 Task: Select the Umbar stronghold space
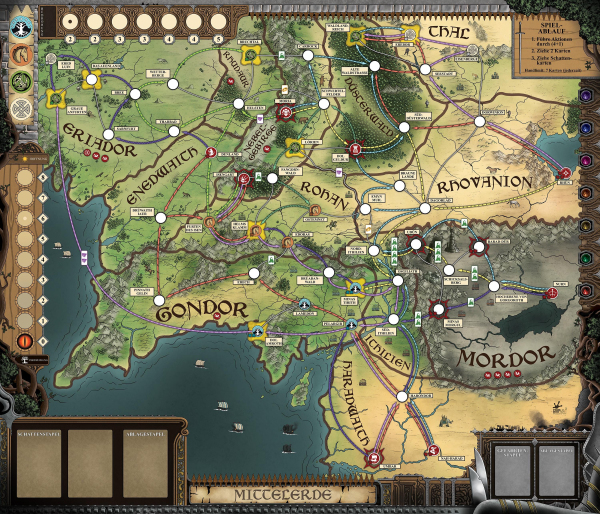(x=374, y=458)
